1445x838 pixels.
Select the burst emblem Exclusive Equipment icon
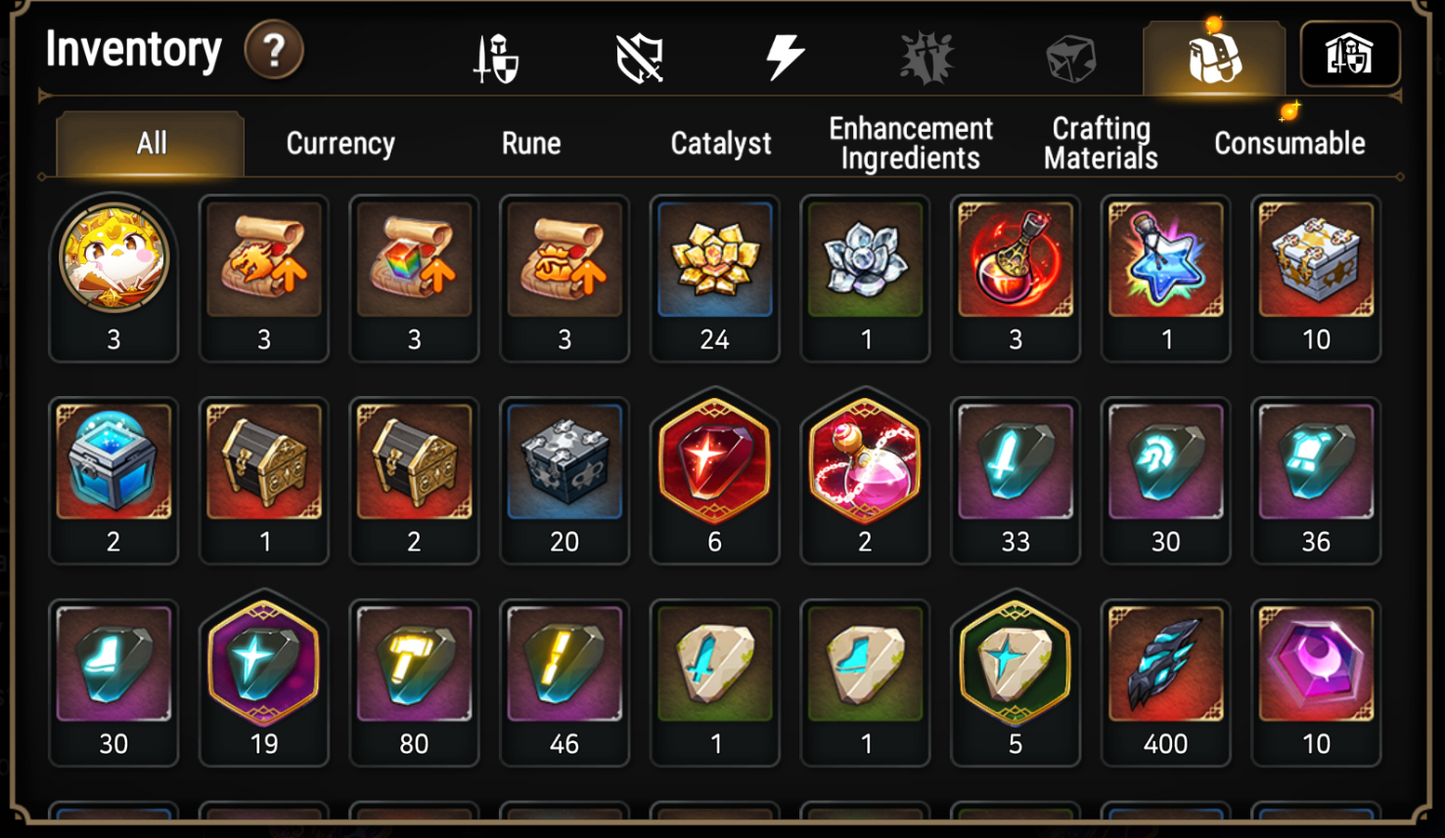point(928,55)
